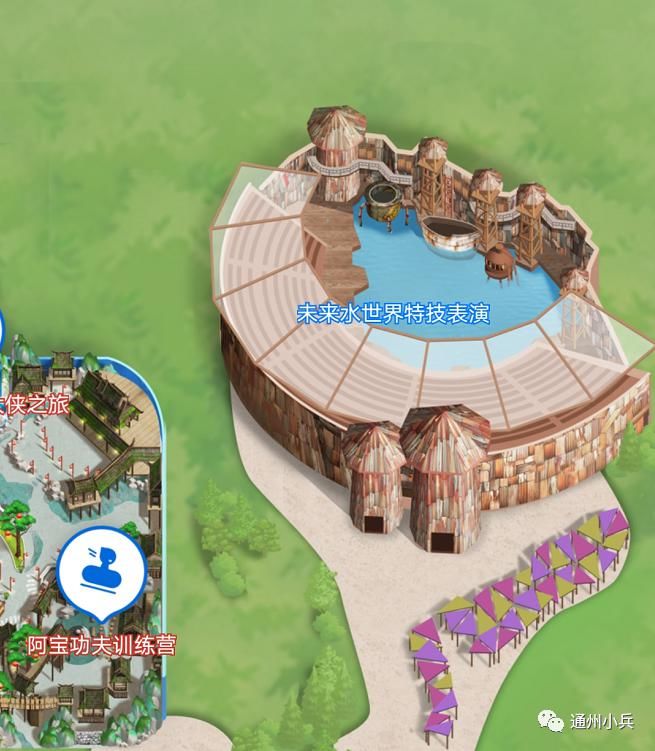
Task: Select the 未来水世界特技表演 map label
Action: click(x=392, y=314)
